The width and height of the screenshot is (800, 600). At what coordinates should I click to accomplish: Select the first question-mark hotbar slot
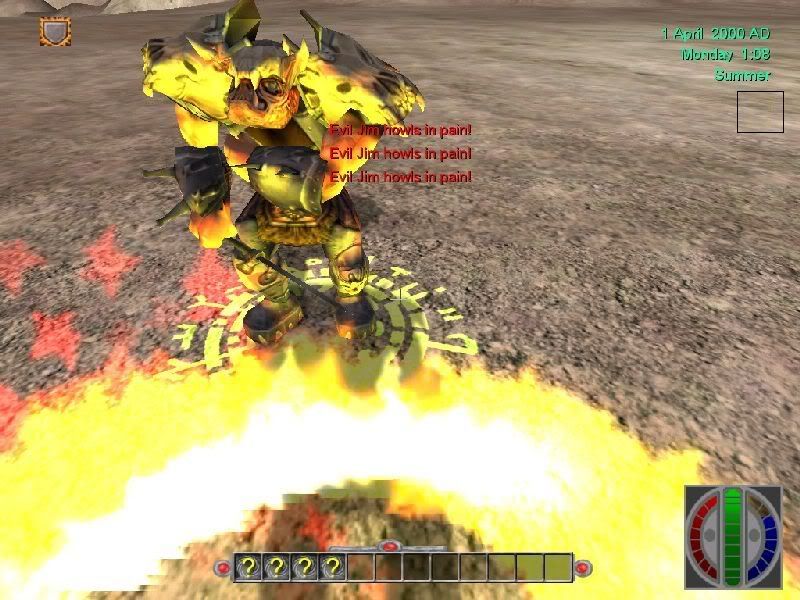(x=249, y=568)
